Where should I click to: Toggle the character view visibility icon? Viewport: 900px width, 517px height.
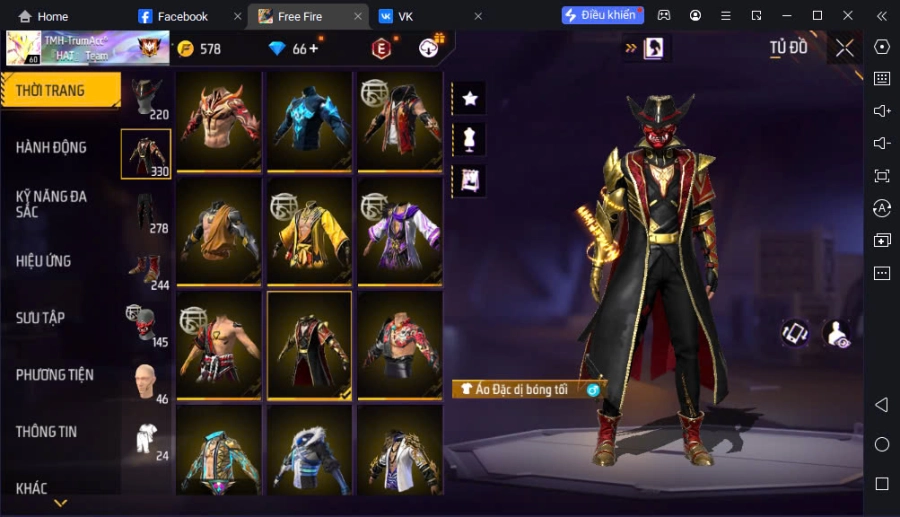coord(837,335)
